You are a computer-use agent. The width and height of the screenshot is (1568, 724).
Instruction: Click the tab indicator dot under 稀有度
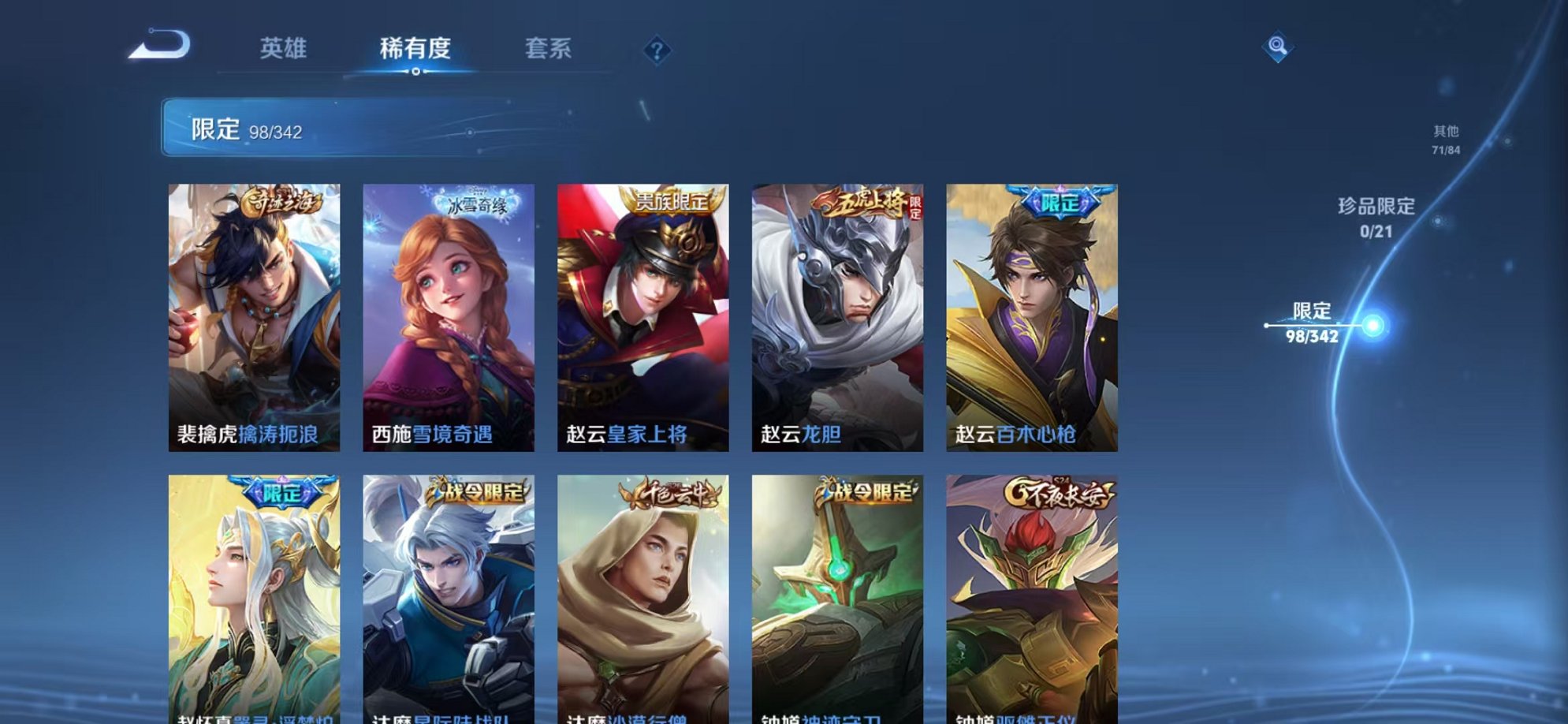pyautogui.click(x=417, y=73)
